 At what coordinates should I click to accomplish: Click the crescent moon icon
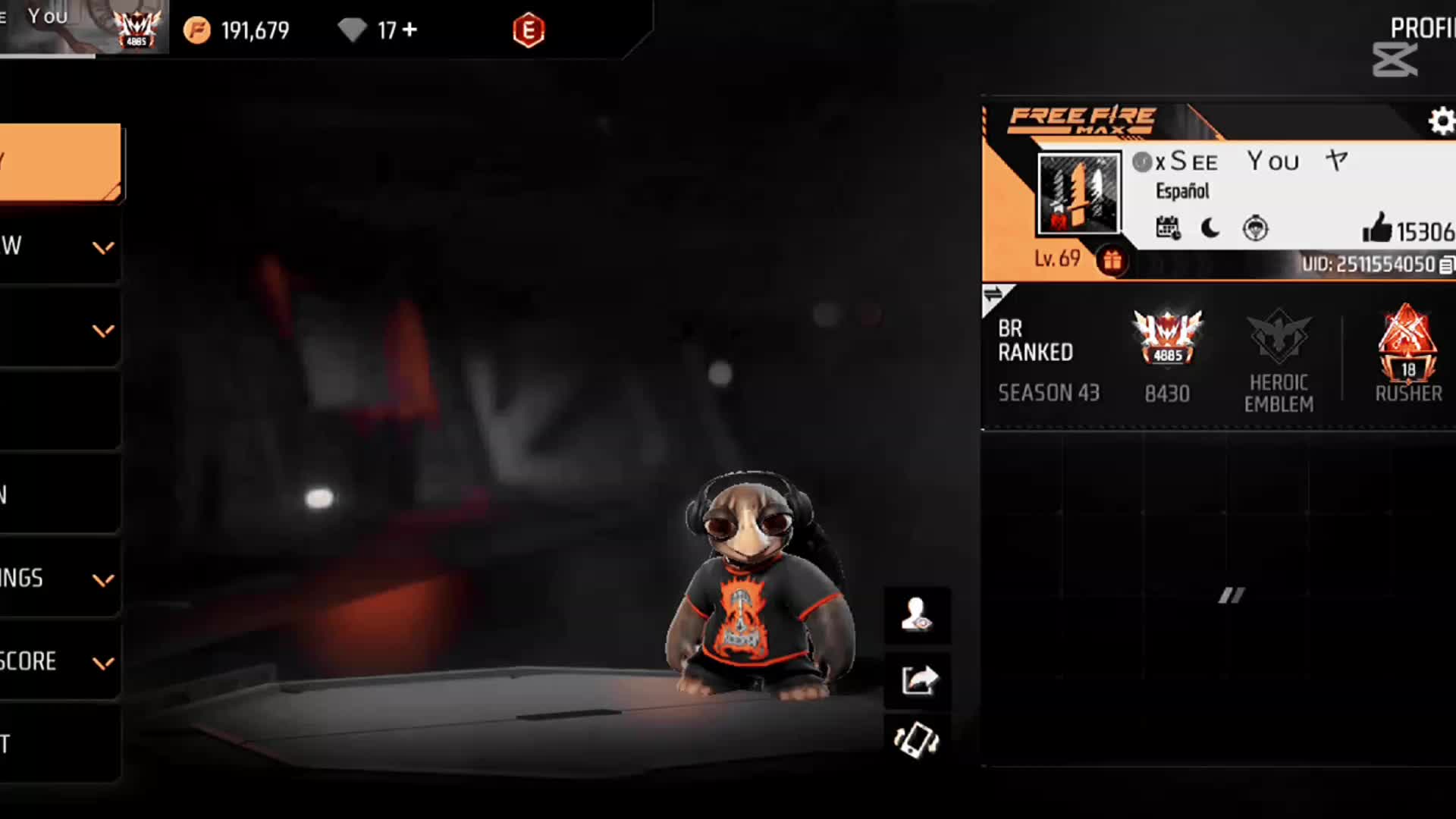(x=1210, y=227)
